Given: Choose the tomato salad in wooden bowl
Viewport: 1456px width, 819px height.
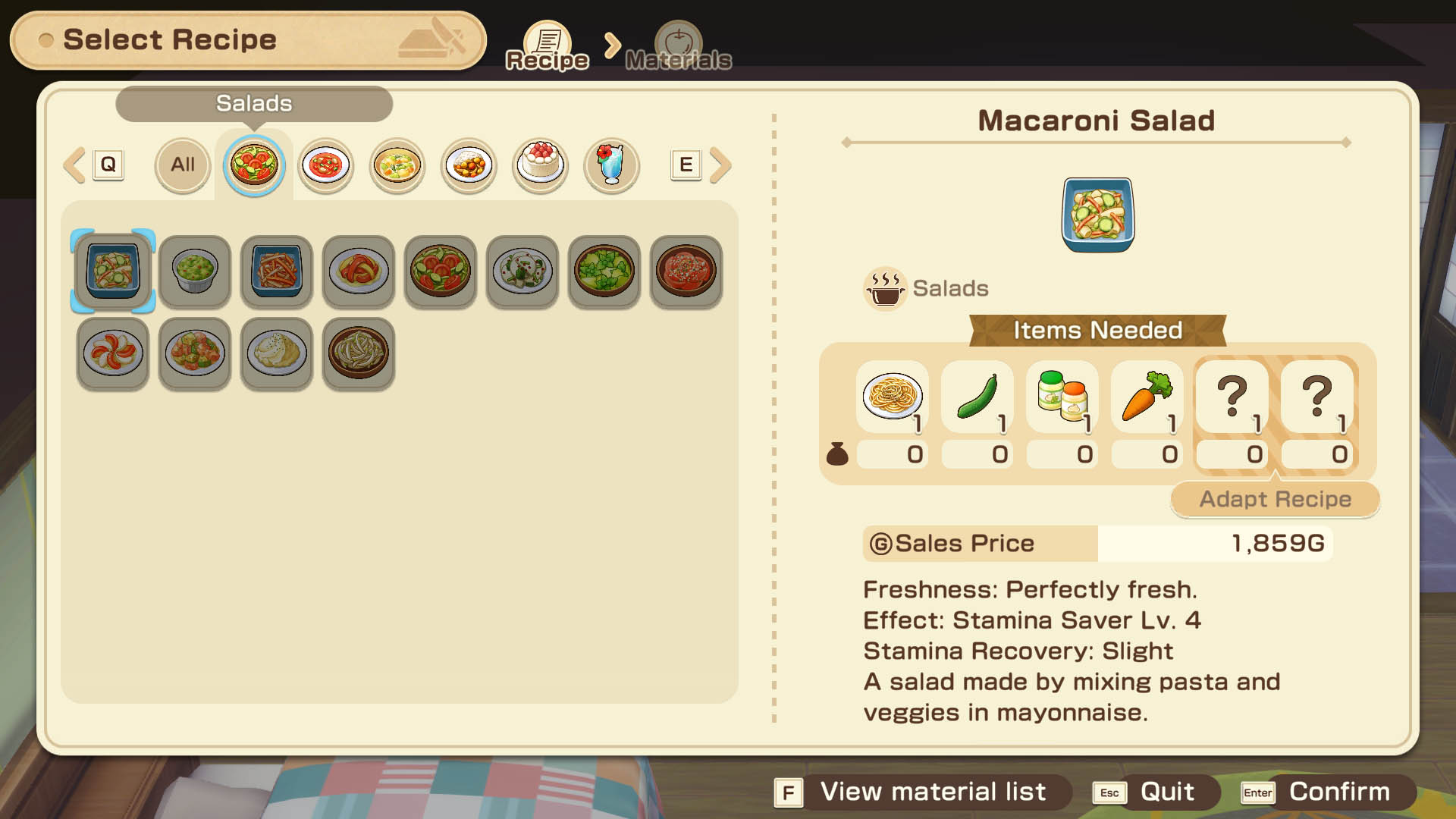Looking at the screenshot, I should (x=441, y=271).
